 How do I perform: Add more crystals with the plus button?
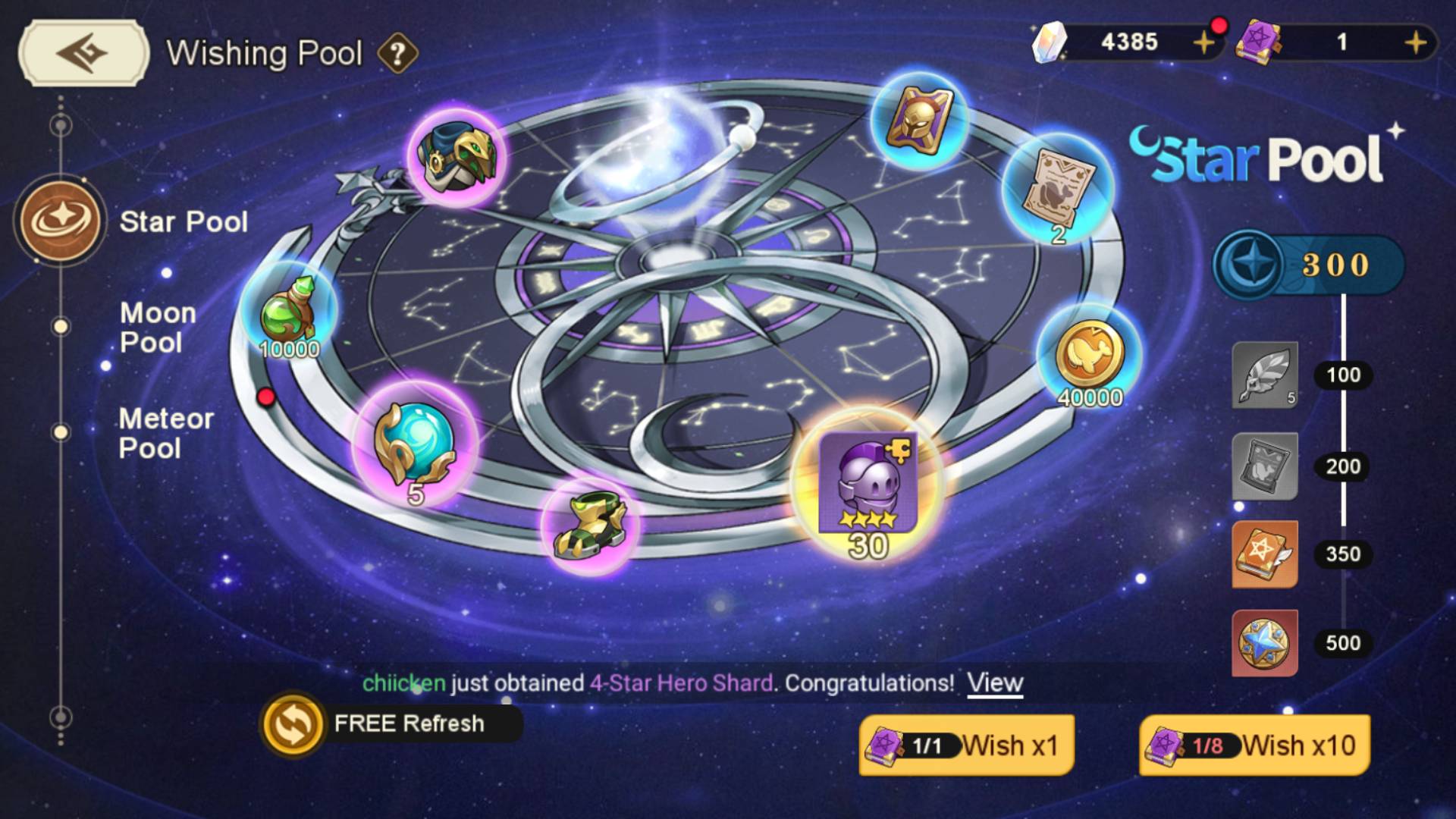click(1203, 42)
